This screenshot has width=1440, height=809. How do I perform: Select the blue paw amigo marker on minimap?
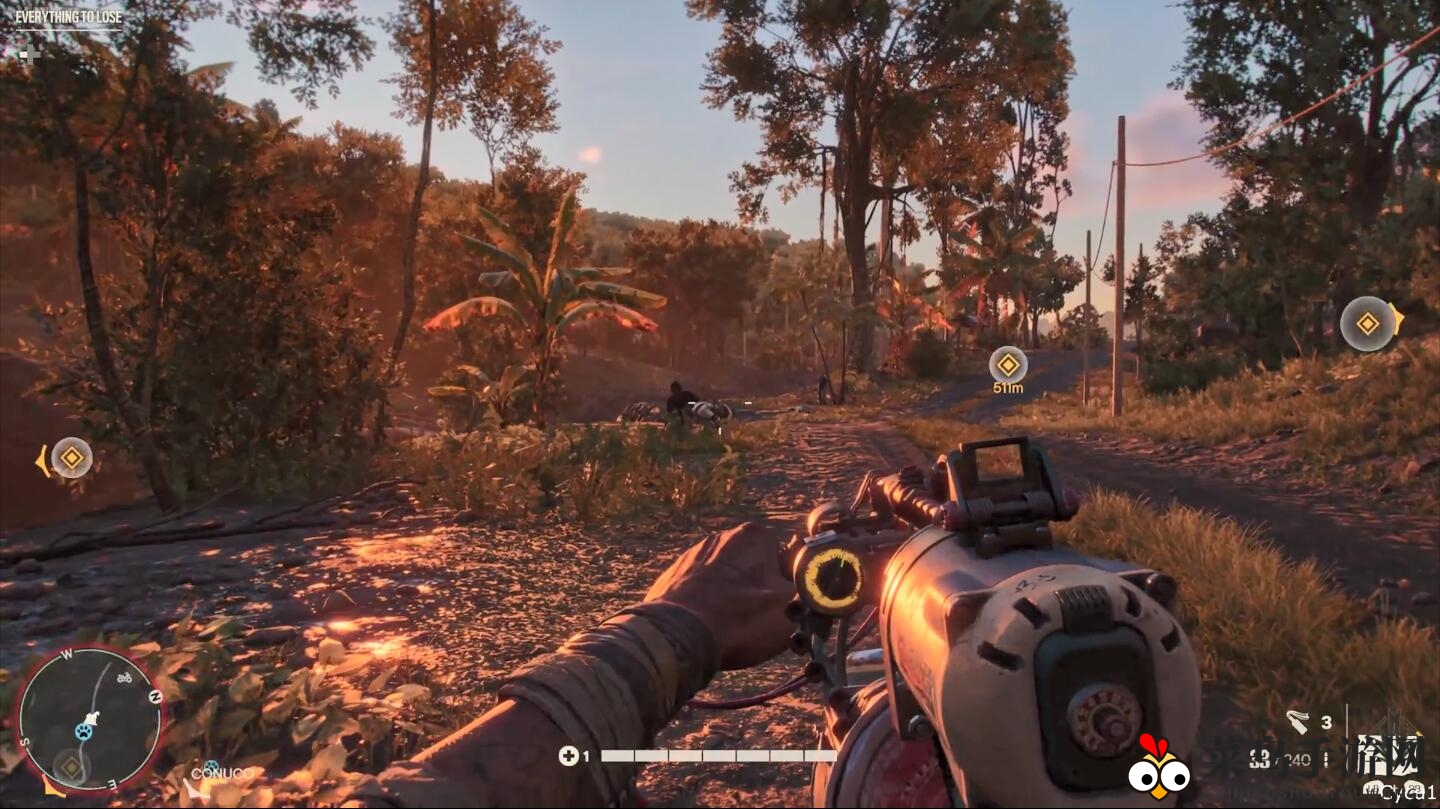pyautogui.click(x=84, y=732)
